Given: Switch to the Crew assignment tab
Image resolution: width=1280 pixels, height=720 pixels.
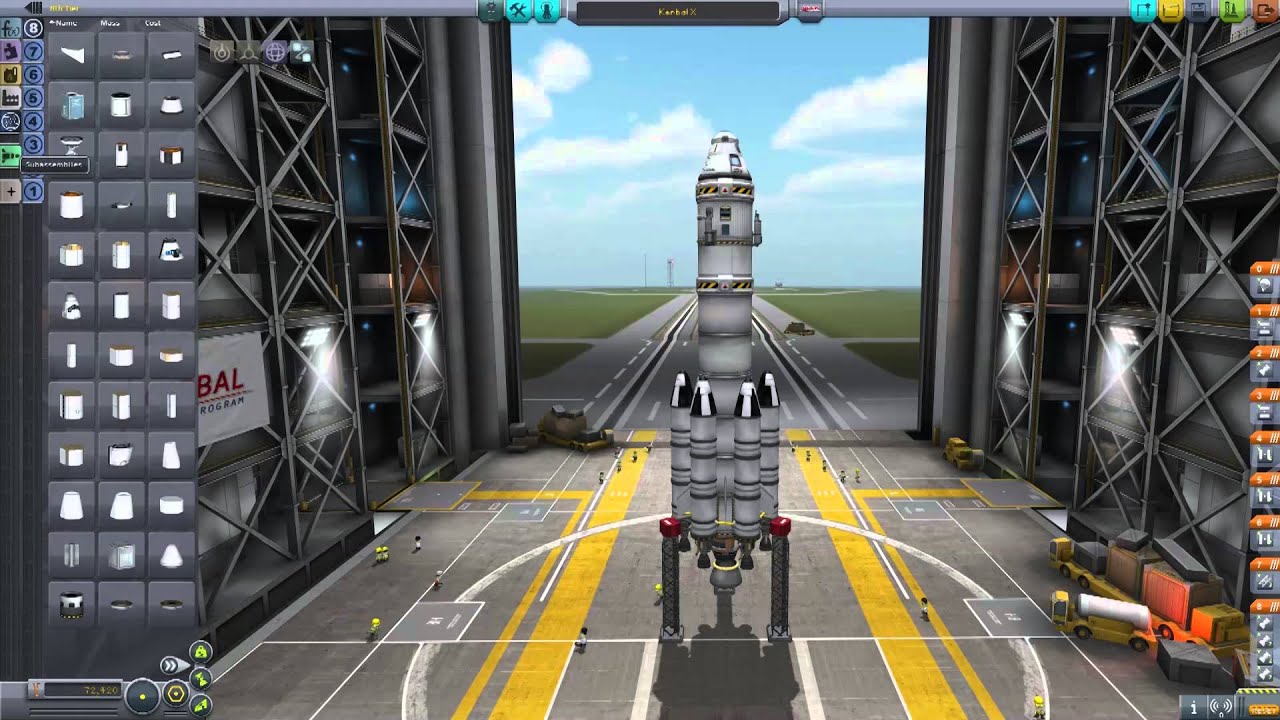Looking at the screenshot, I should click(546, 12).
